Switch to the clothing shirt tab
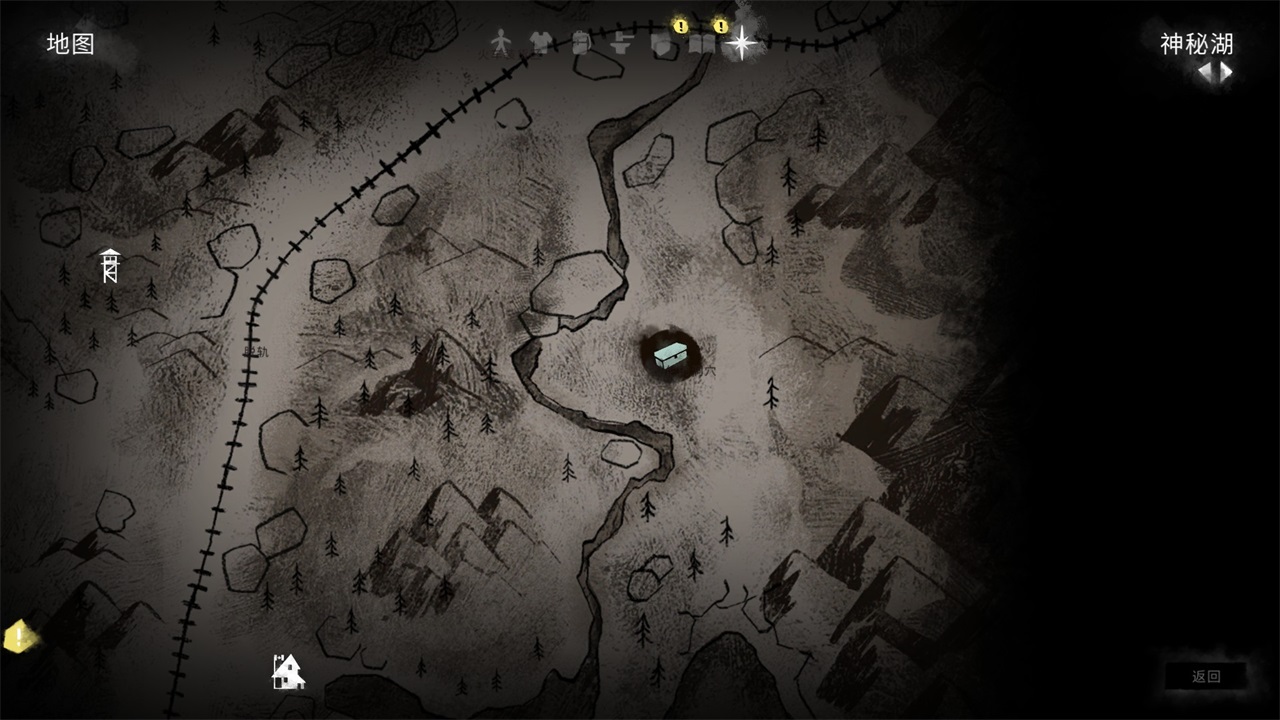The width and height of the screenshot is (1280, 720). (x=541, y=42)
